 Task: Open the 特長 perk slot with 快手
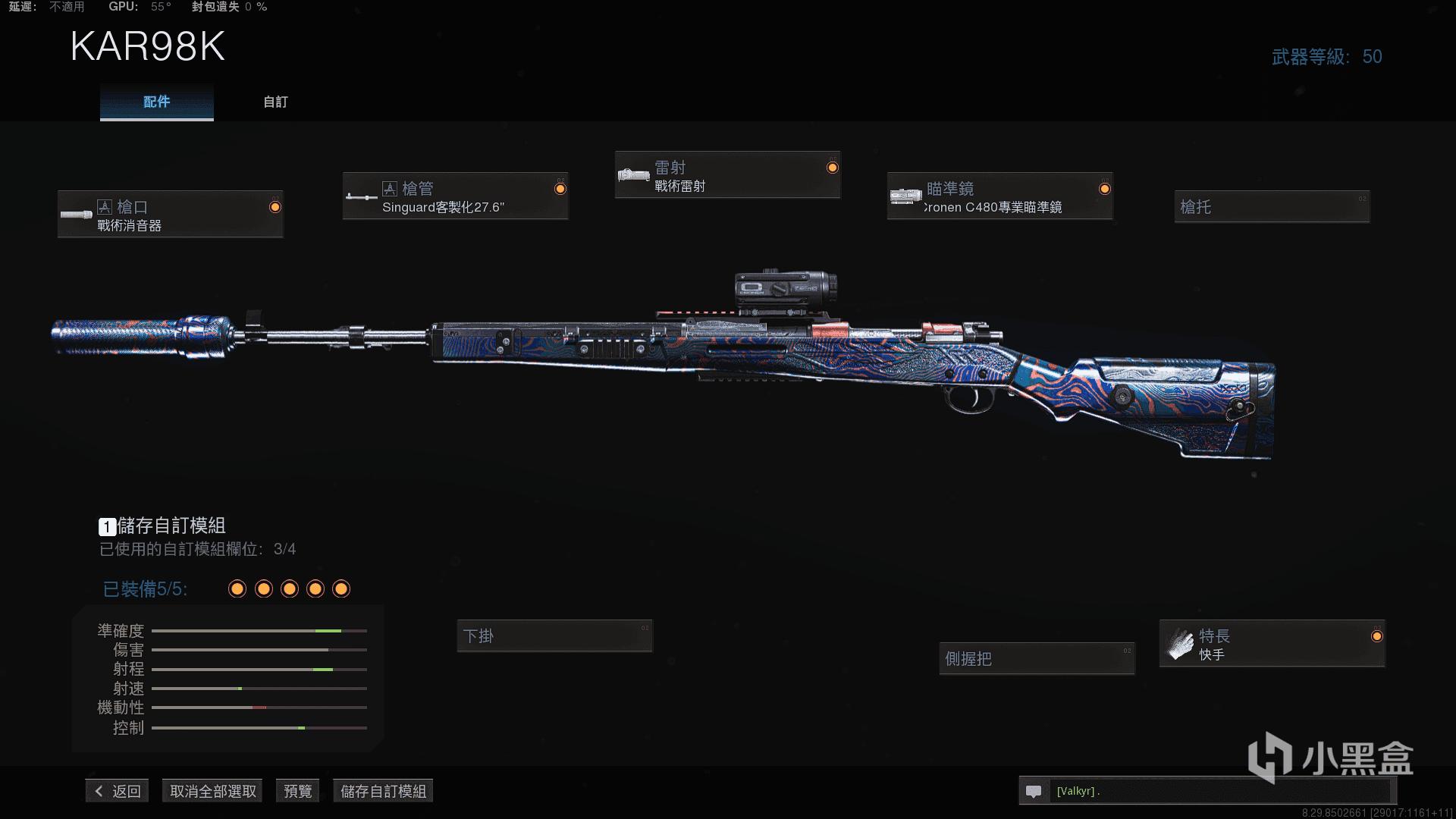pyautogui.click(x=1272, y=644)
